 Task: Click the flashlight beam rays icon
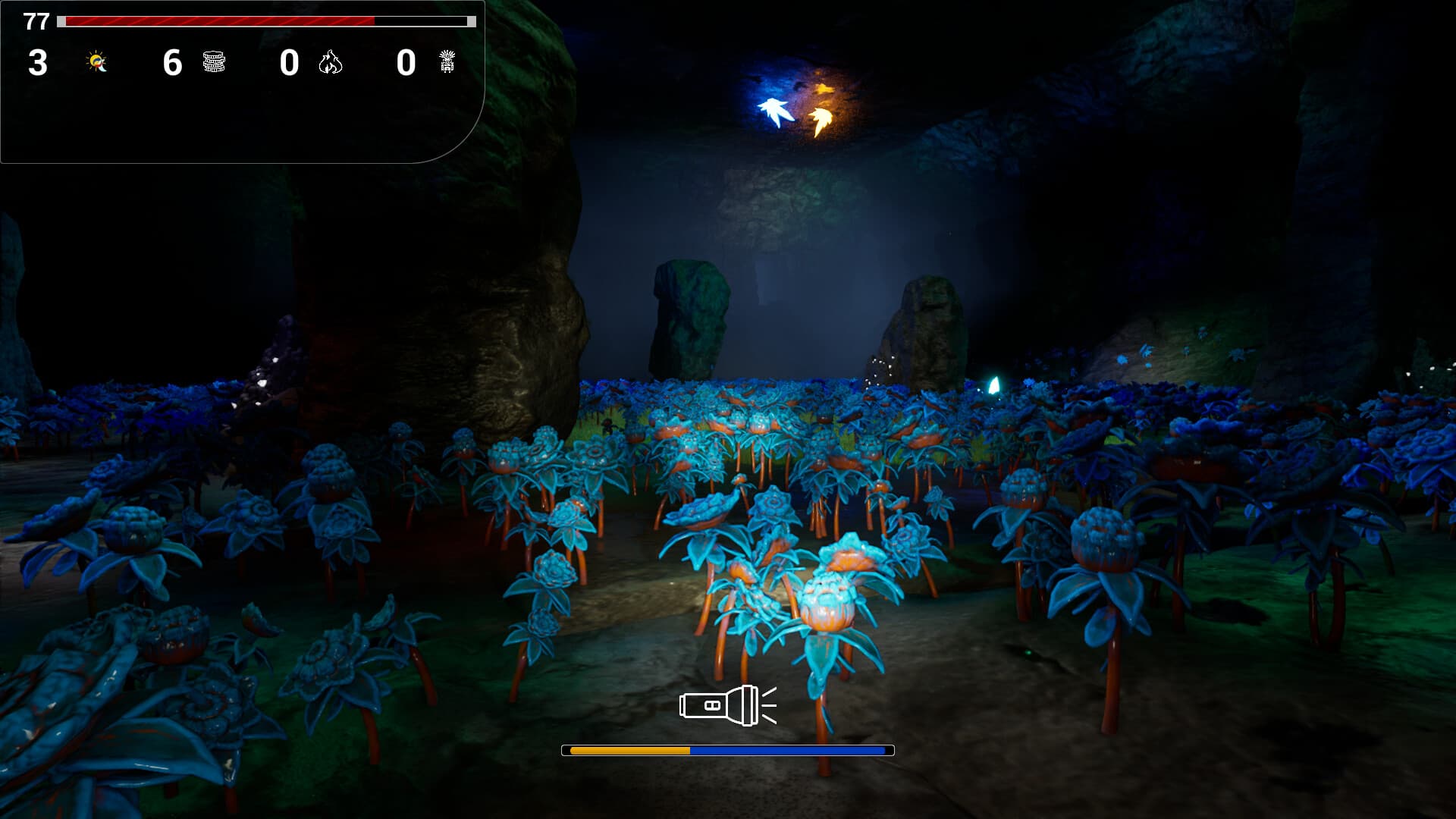[x=768, y=704]
